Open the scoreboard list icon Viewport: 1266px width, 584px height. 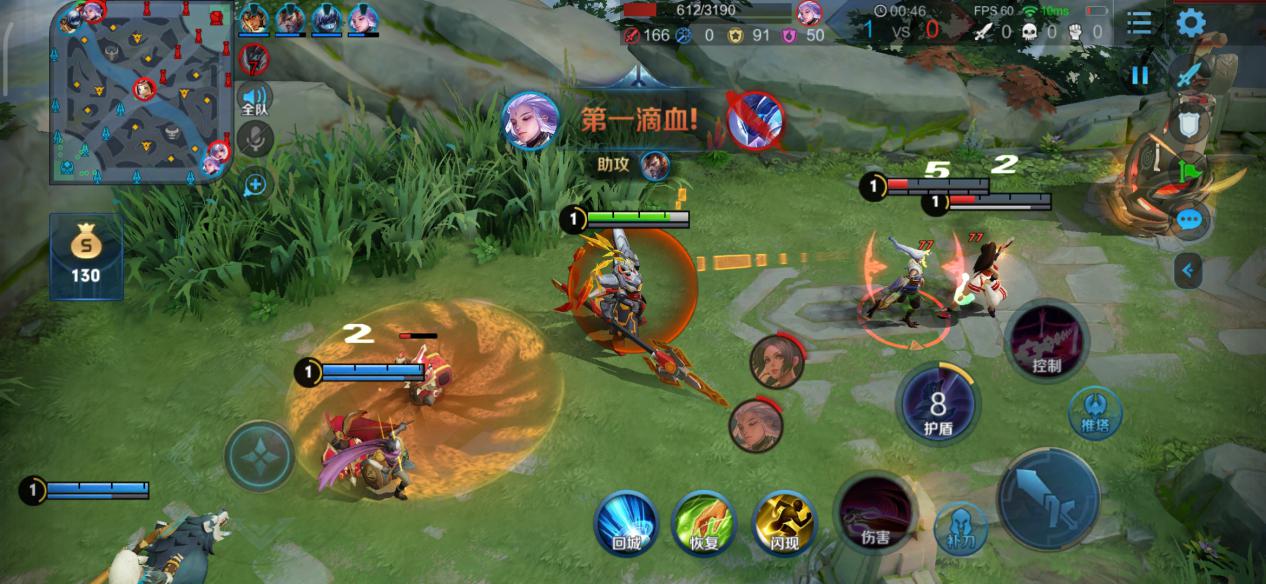[1139, 22]
